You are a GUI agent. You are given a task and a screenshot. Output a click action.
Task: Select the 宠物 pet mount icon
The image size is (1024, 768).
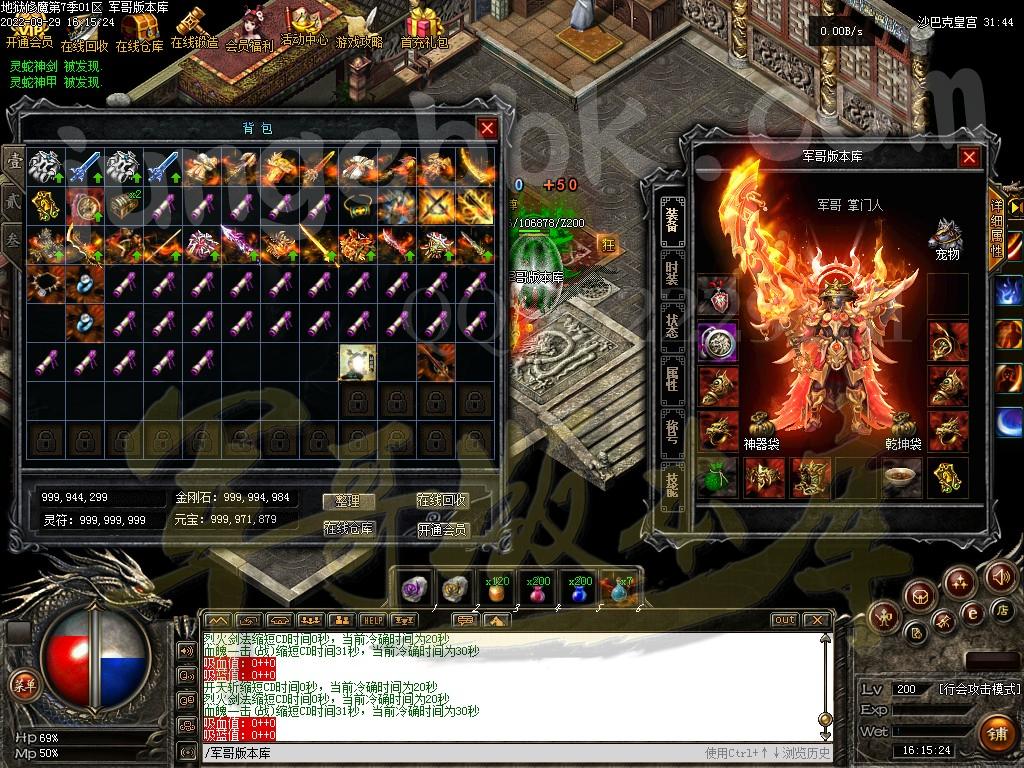point(944,236)
